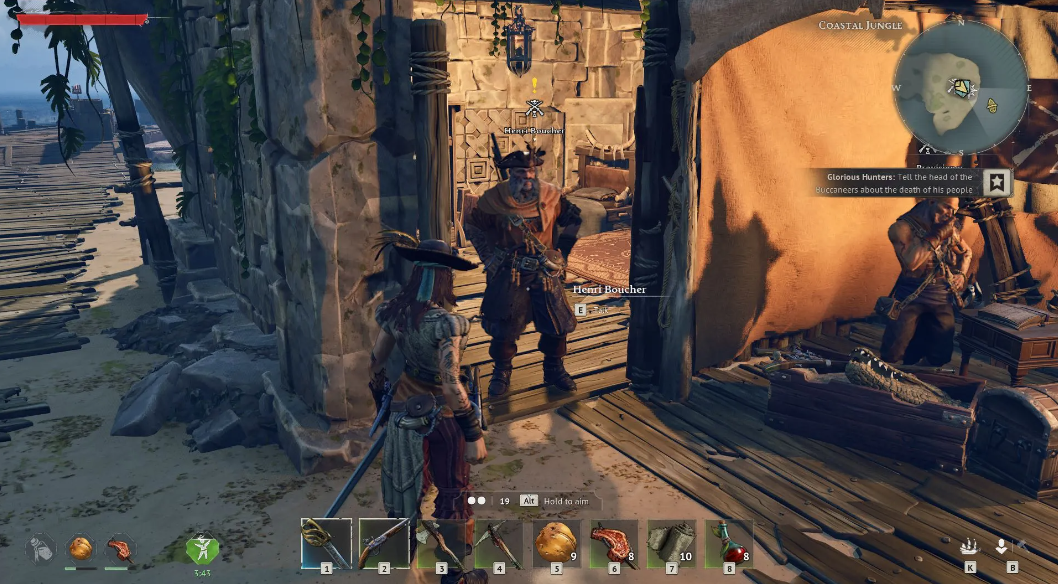Choose the axe in hotbar slot 3
Screen dimensions: 1058x584
coord(441,543)
